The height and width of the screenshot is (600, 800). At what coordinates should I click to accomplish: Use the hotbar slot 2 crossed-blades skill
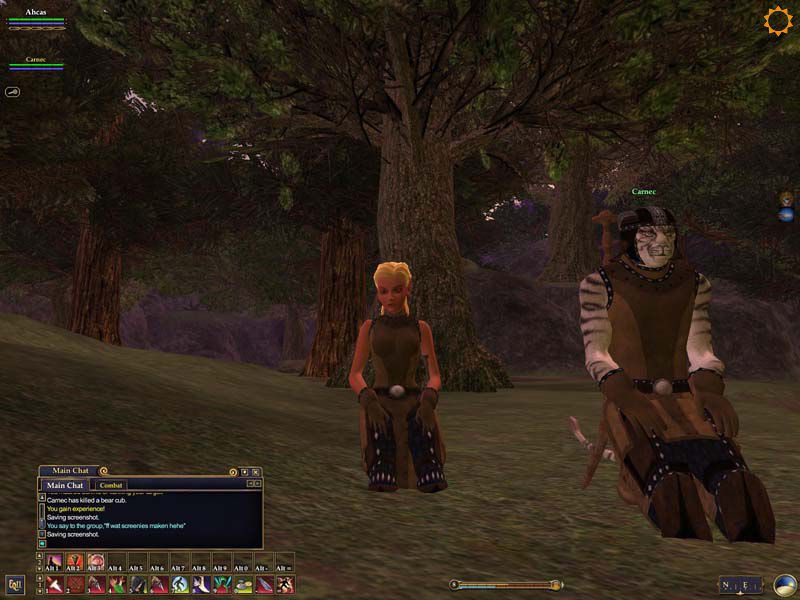tap(75, 584)
